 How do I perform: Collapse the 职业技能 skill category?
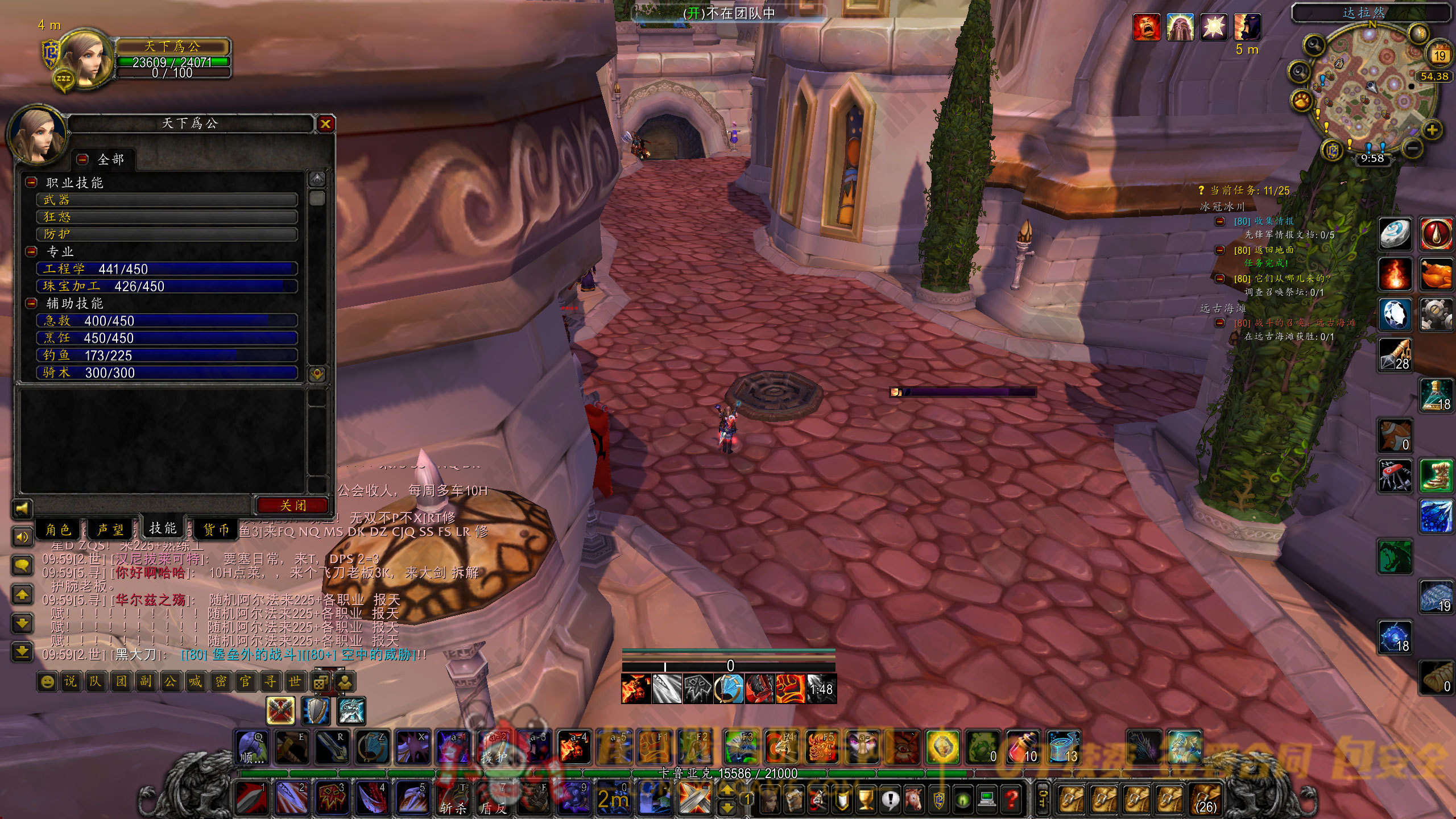32,183
